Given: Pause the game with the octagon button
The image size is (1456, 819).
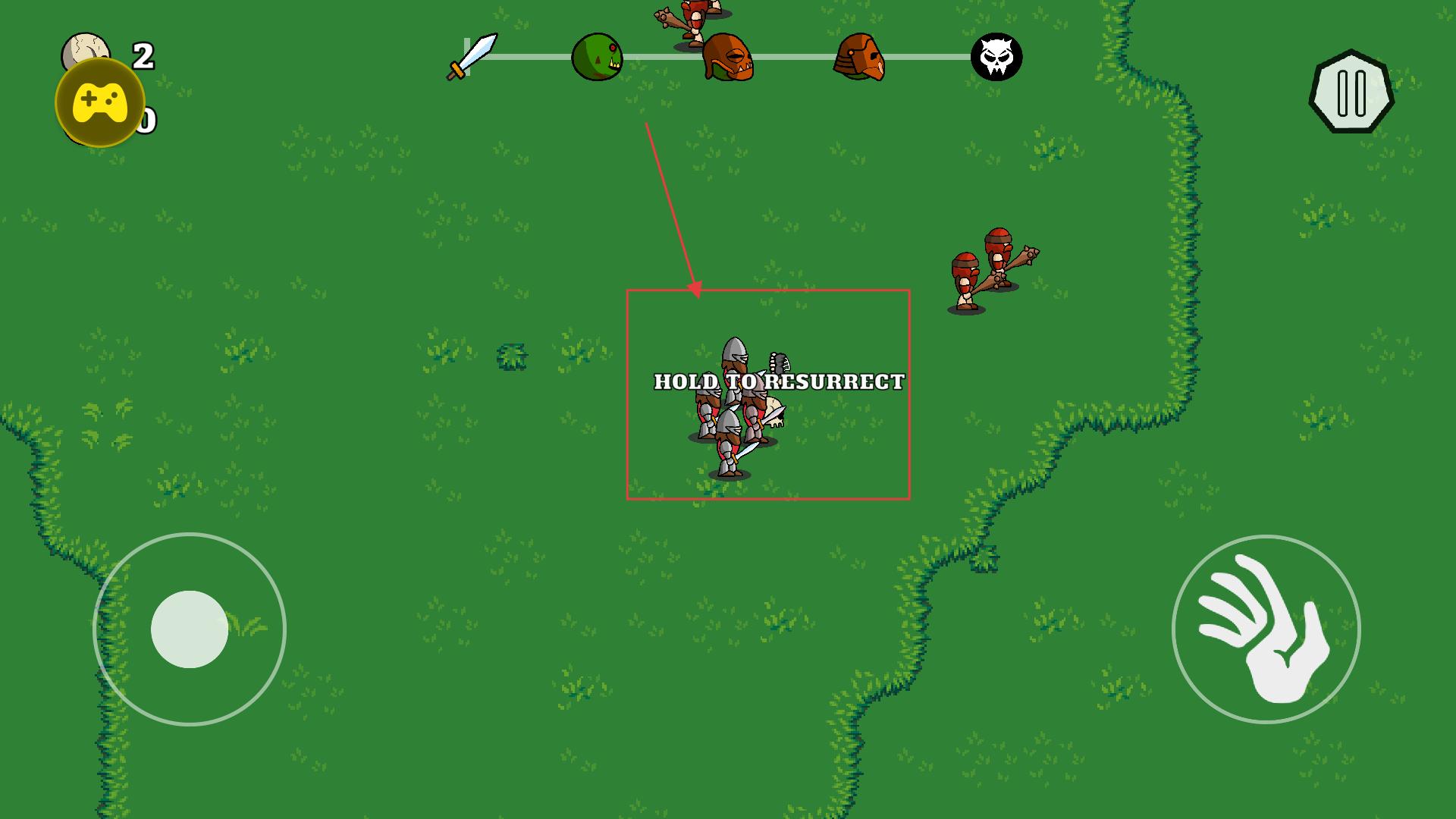Looking at the screenshot, I should 1351,93.
